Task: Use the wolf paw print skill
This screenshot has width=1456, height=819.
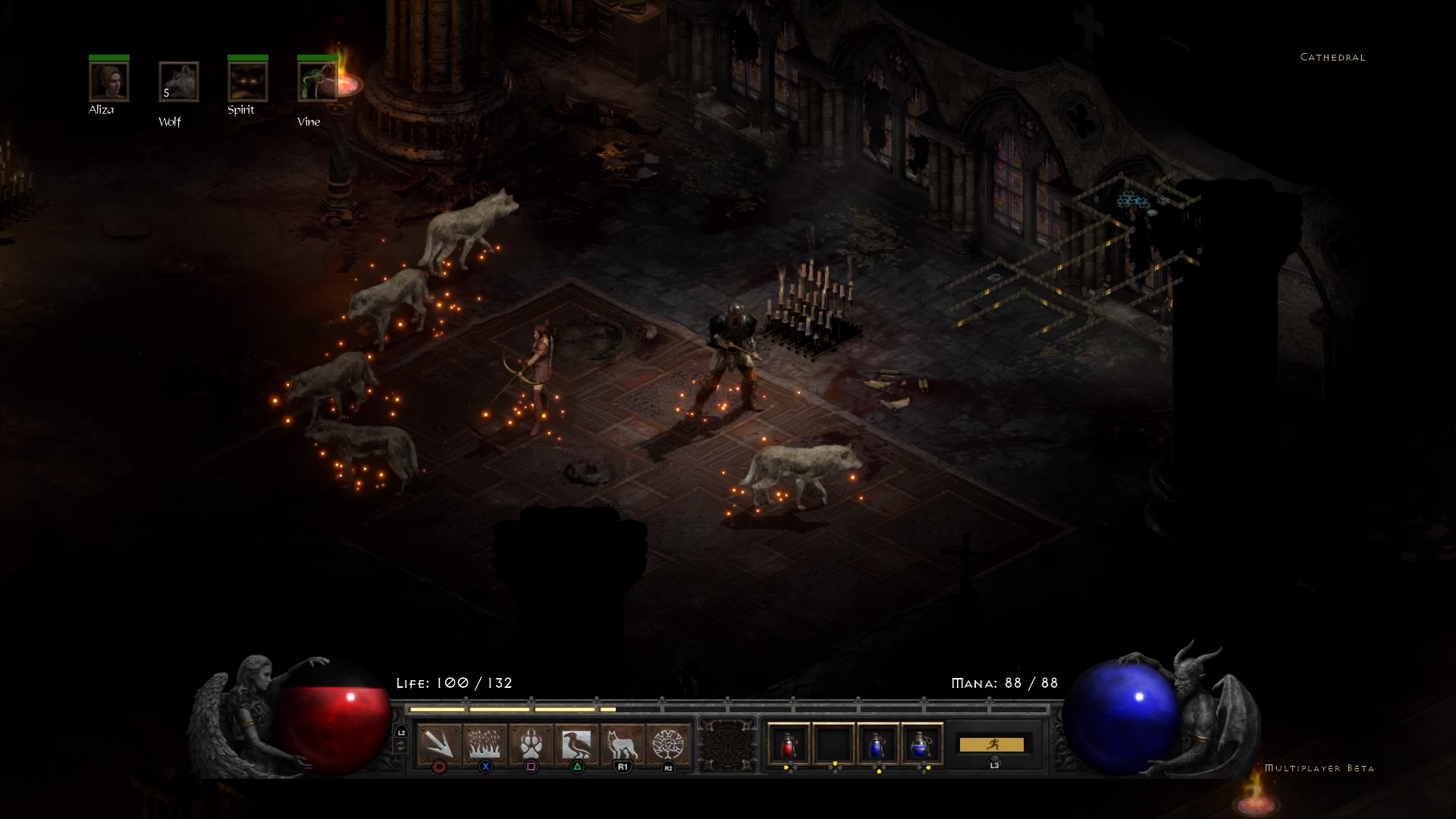Action: point(531,744)
